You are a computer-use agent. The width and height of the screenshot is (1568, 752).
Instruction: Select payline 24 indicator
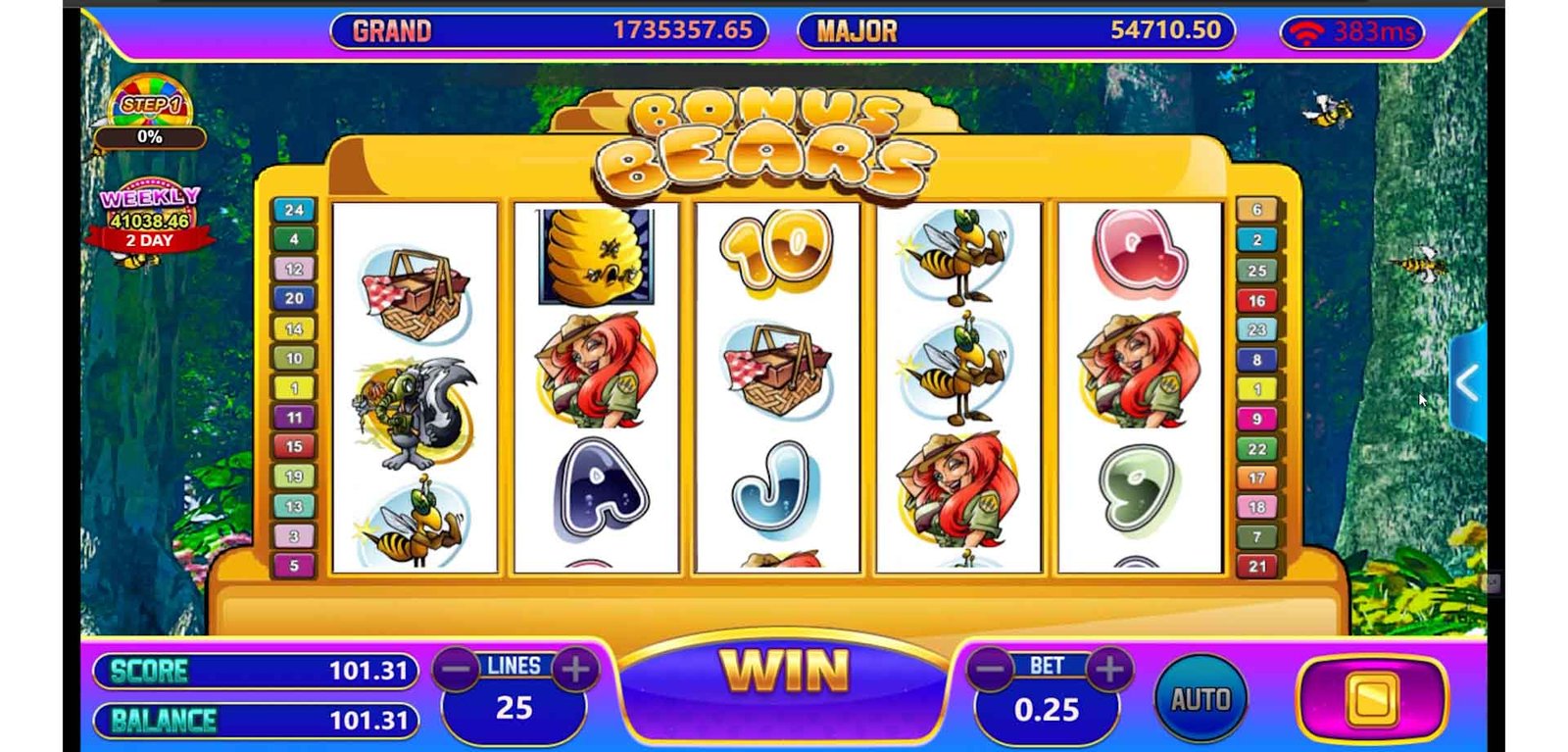(x=294, y=210)
